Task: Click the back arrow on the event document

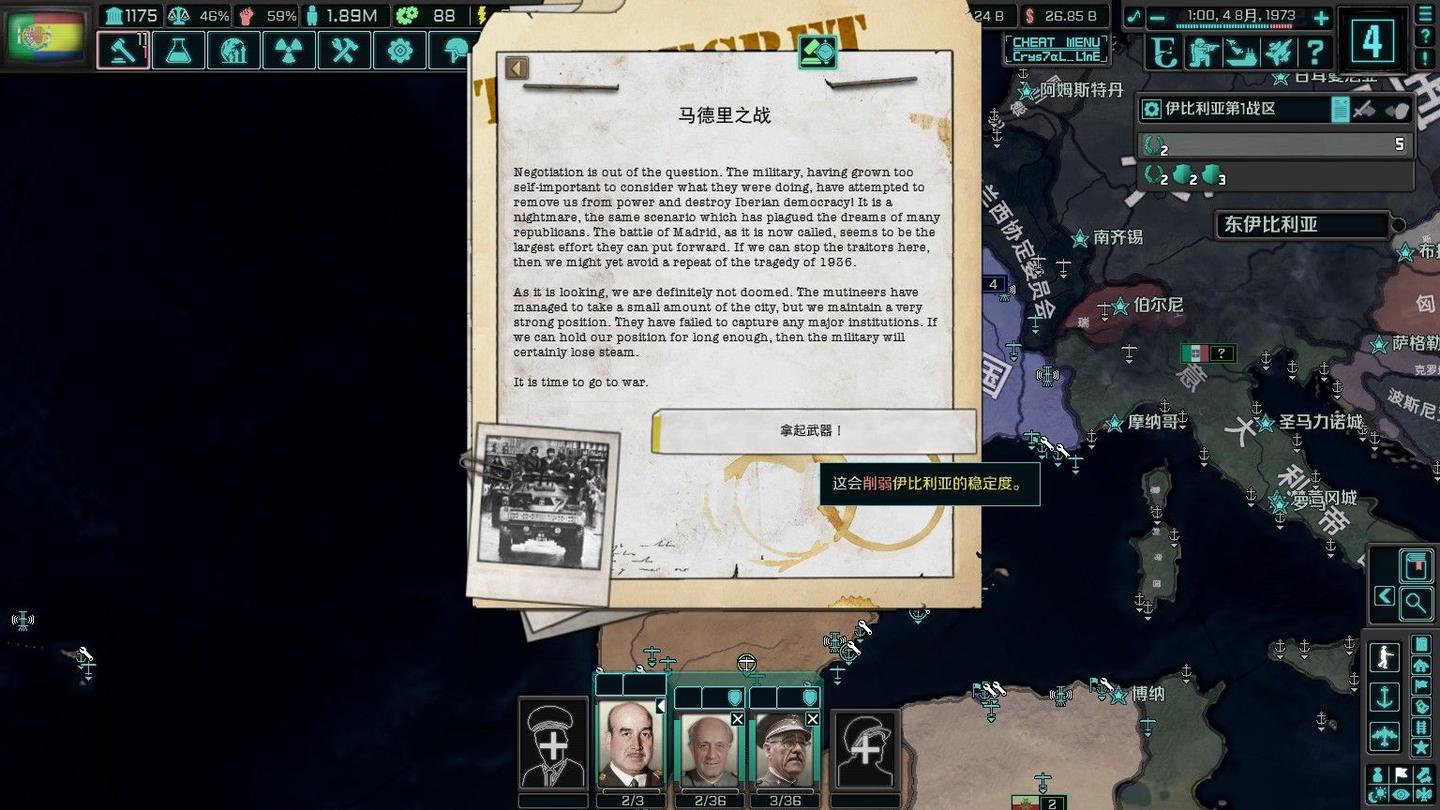Action: coord(516,68)
